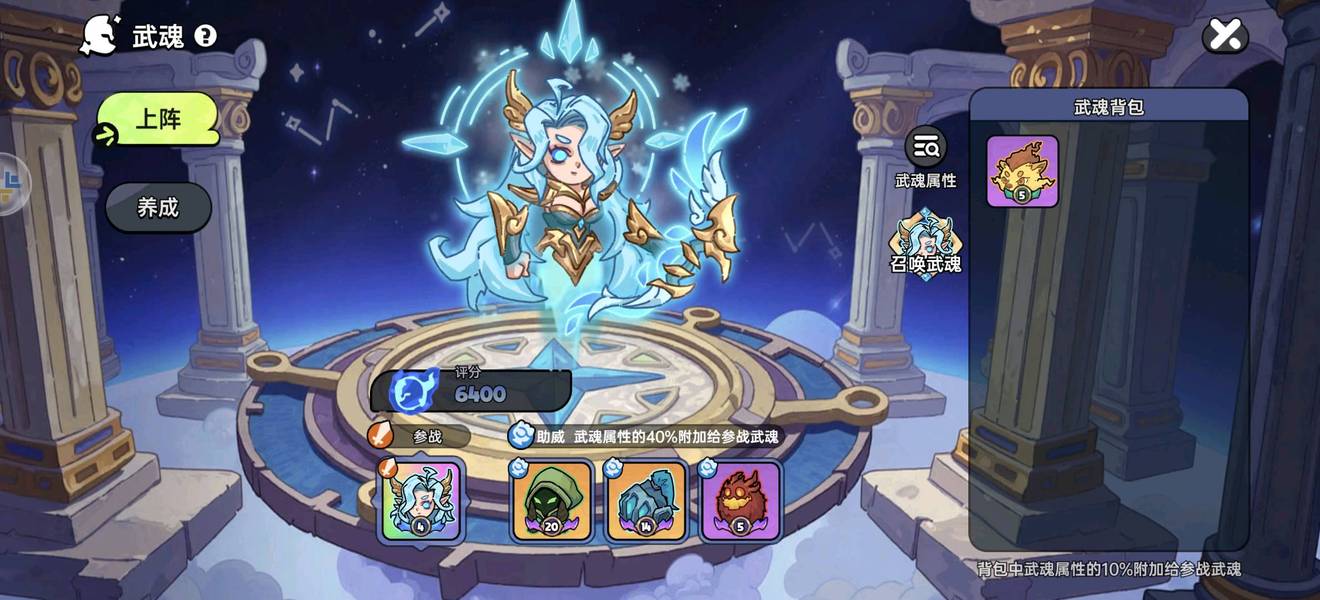Open the 召唤武魂 summon screen
1320x600 pixels.
tap(925, 245)
